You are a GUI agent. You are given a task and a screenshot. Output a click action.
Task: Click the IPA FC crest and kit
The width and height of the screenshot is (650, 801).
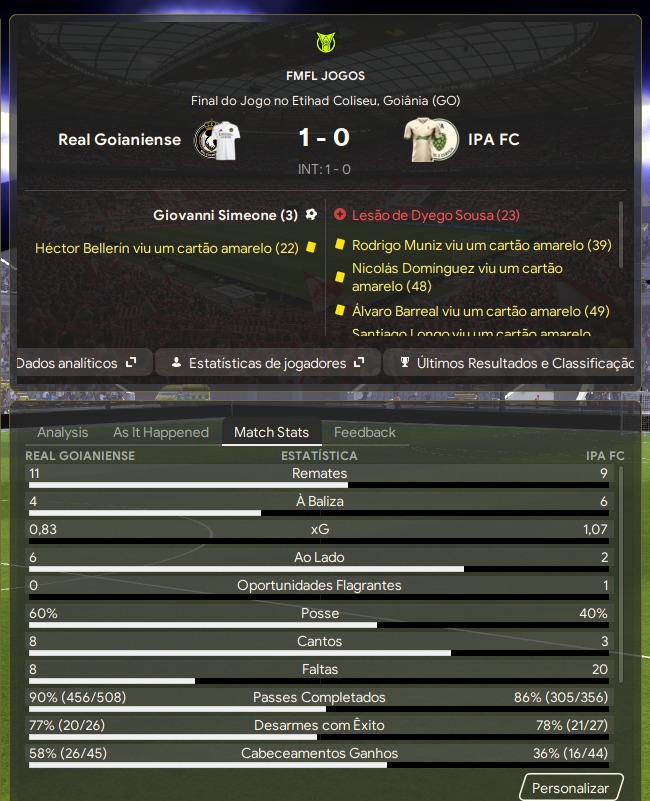coord(431,139)
